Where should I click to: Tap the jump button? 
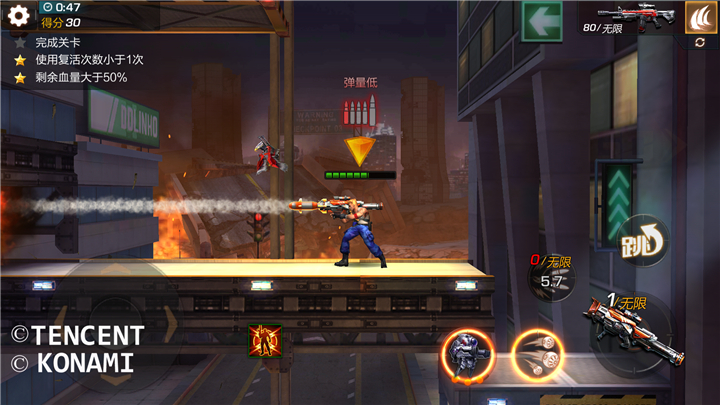(x=642, y=241)
